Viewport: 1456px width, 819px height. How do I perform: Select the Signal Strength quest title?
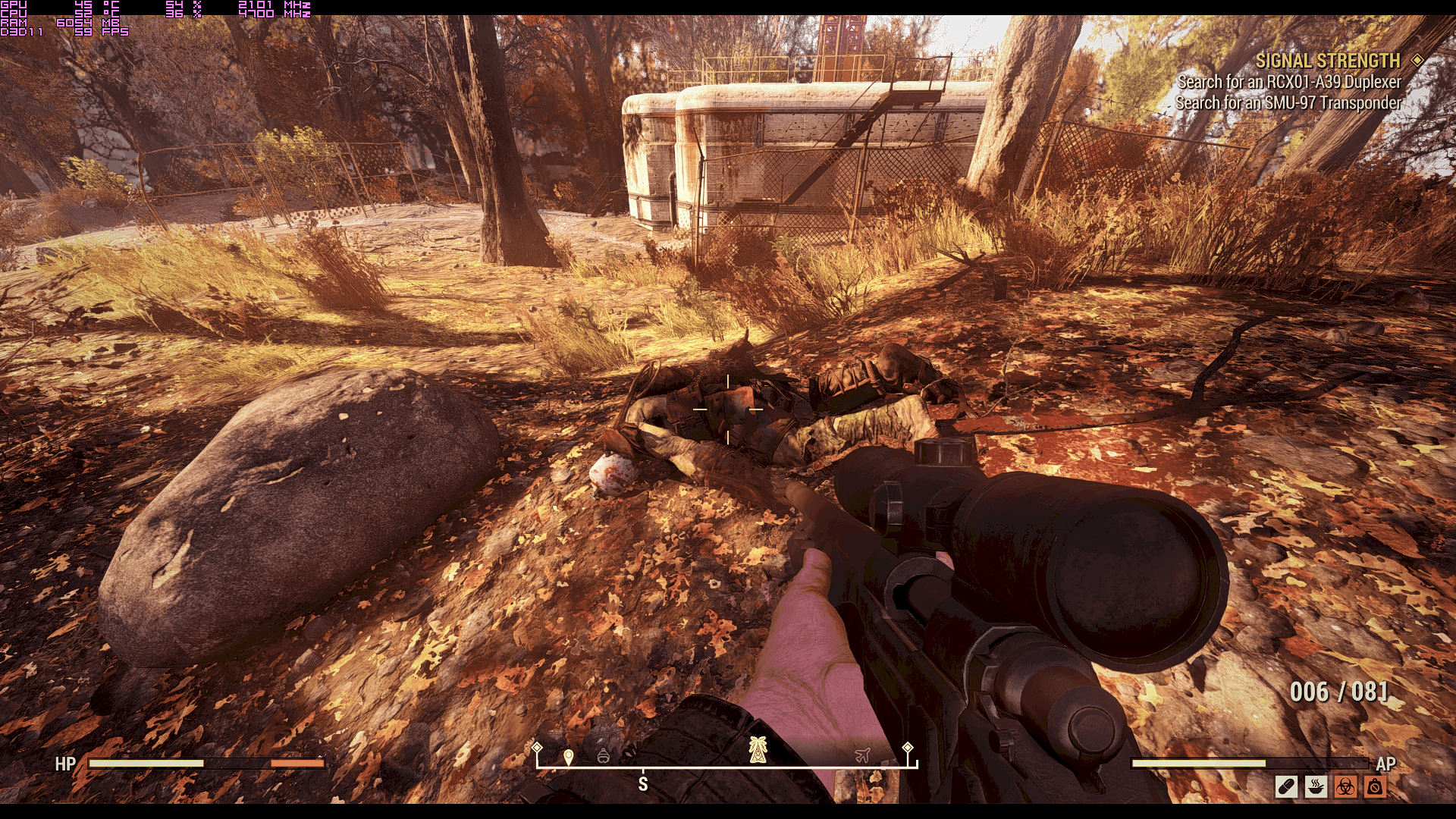coord(1327,61)
